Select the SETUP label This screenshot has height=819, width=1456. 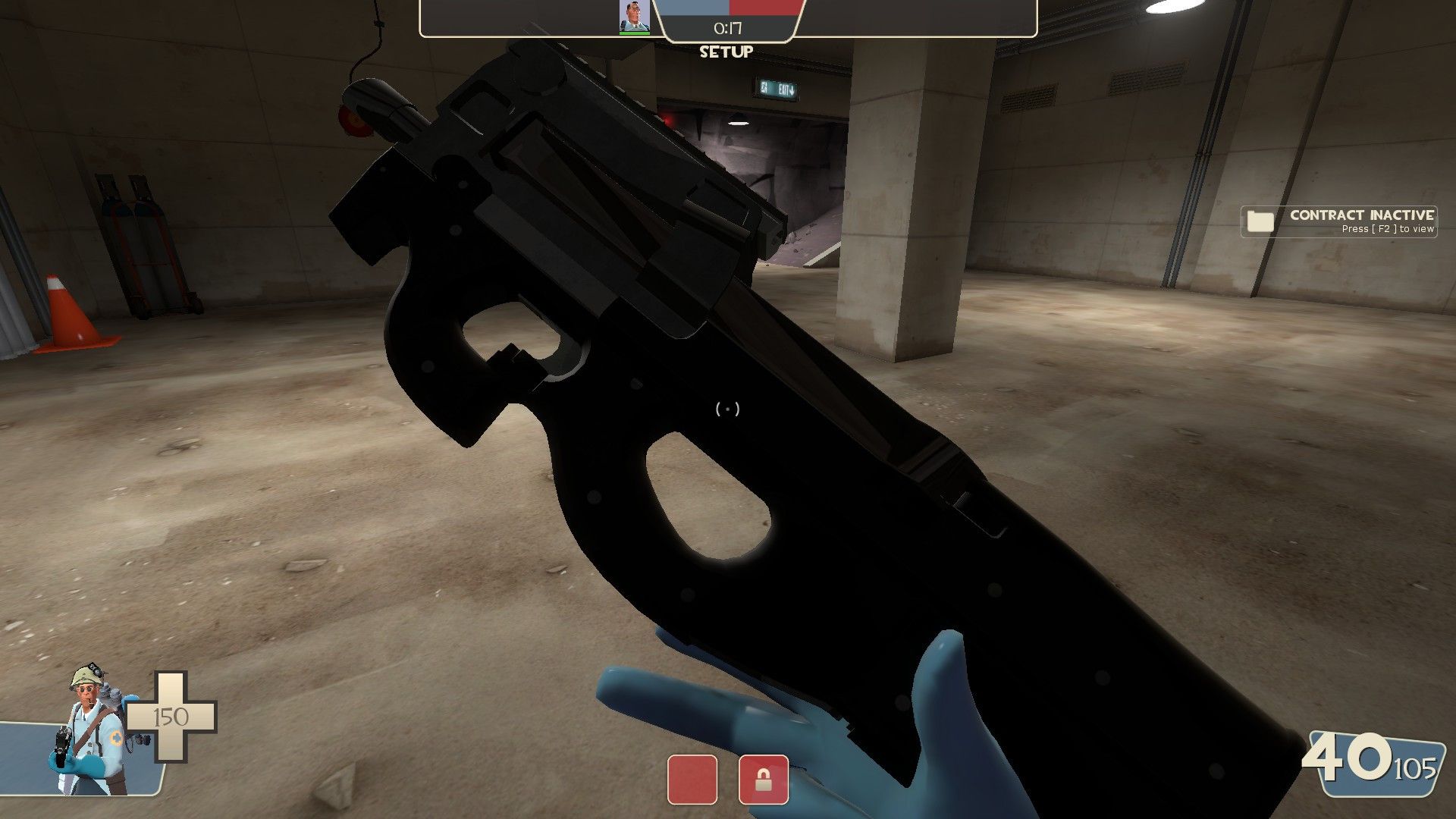point(725,52)
